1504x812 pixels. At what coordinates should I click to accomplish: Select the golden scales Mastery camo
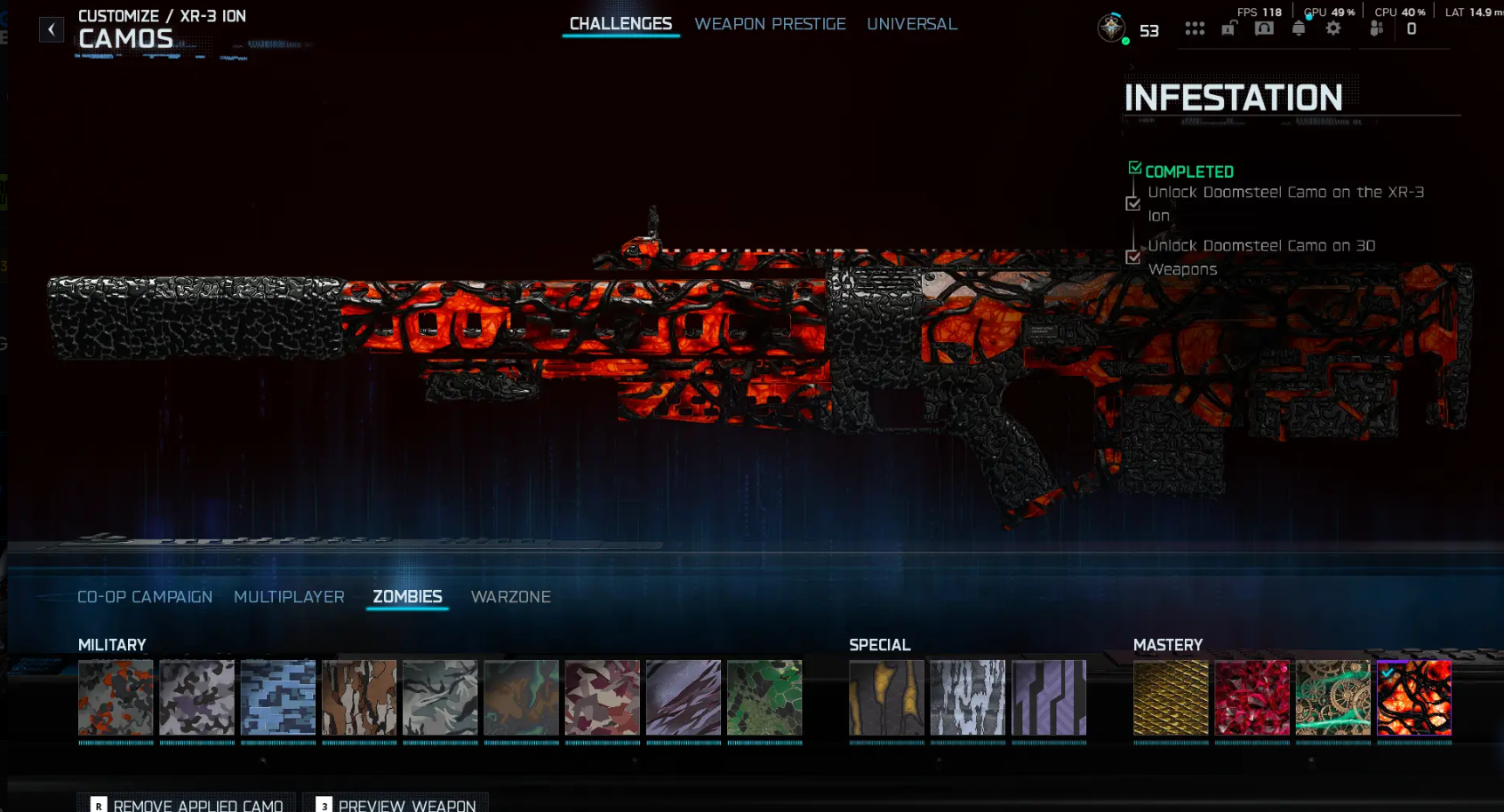pyautogui.click(x=1171, y=699)
